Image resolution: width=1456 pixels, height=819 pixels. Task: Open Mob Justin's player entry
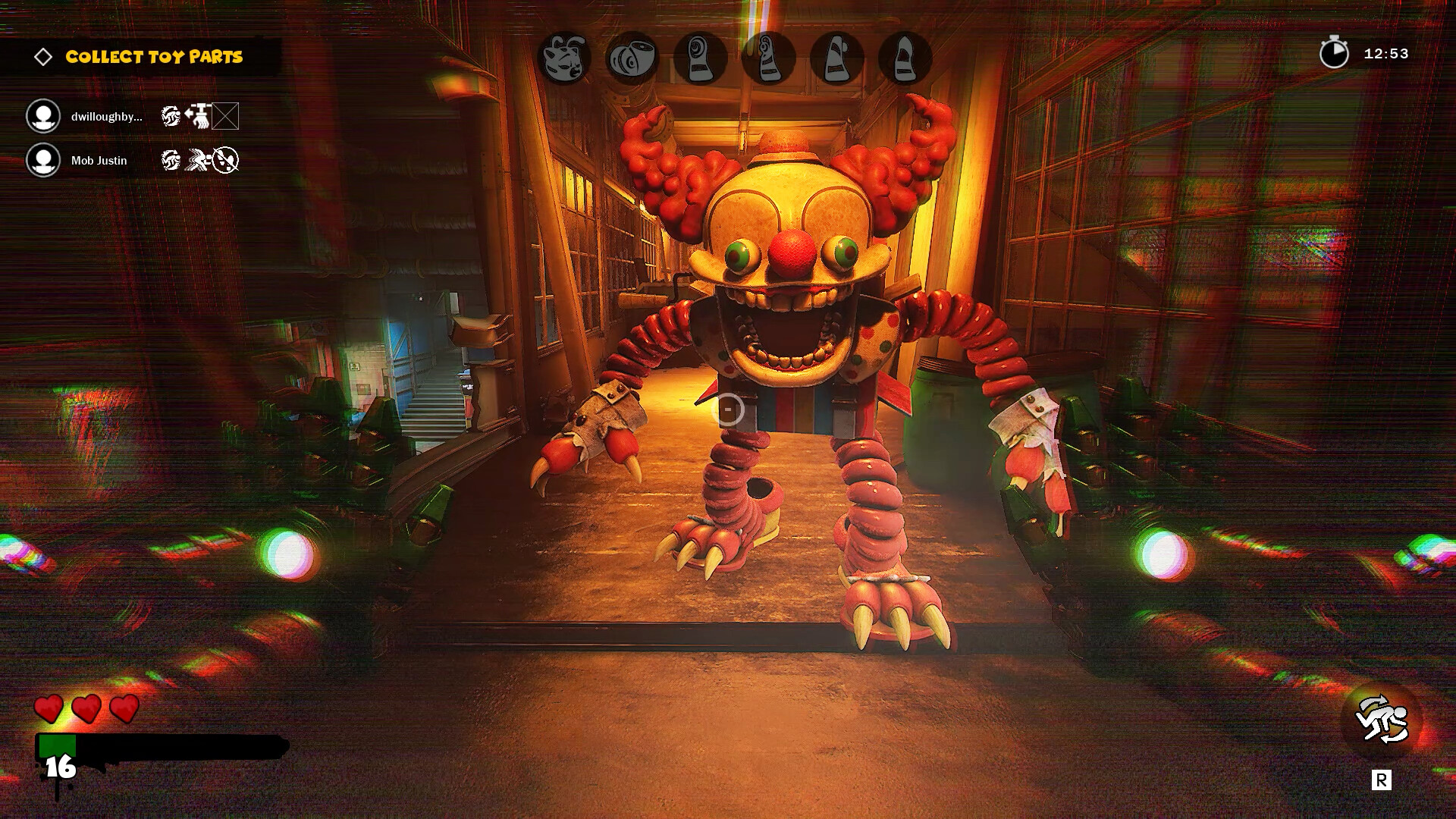pos(99,161)
